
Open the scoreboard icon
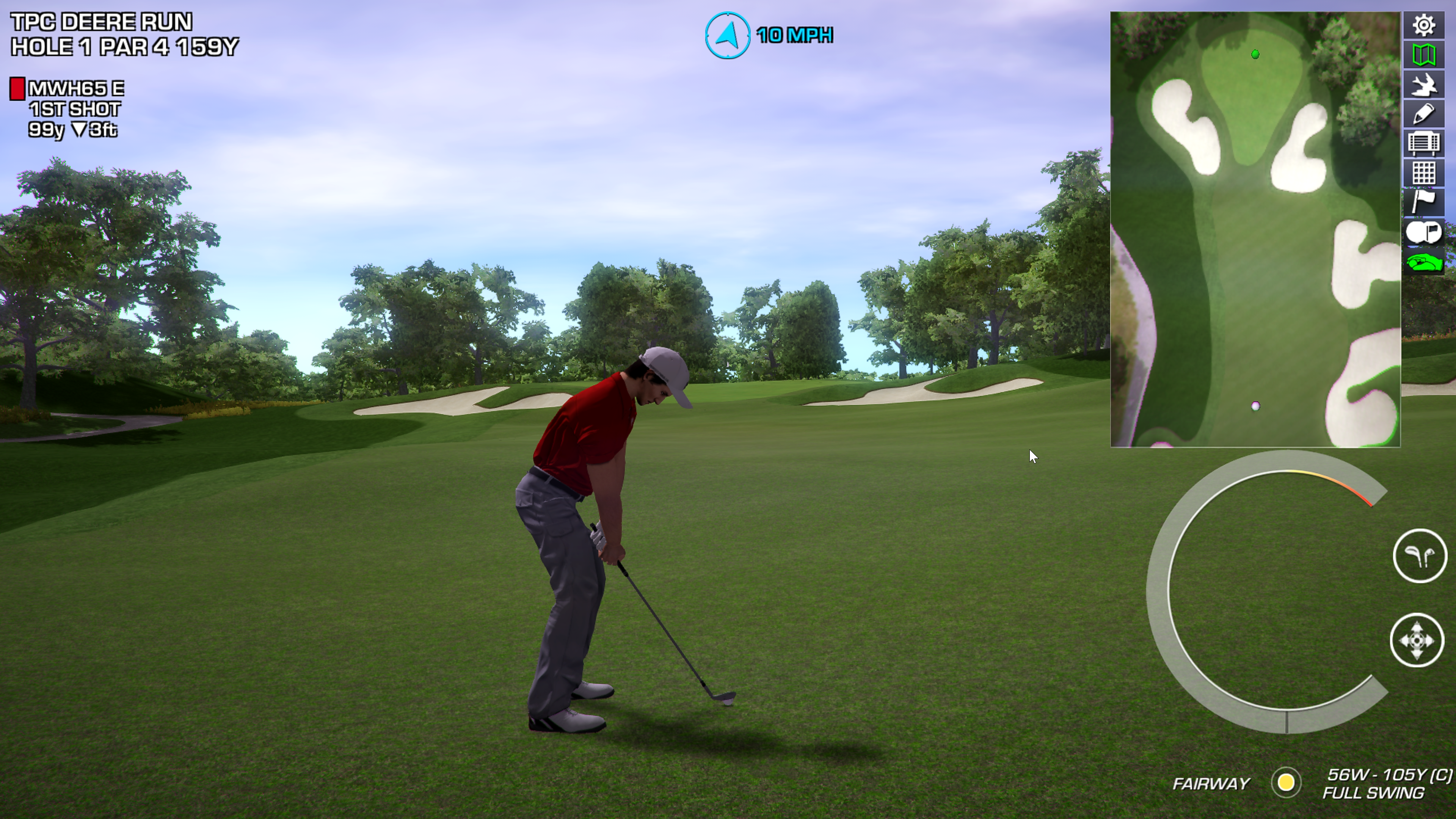(1423, 144)
